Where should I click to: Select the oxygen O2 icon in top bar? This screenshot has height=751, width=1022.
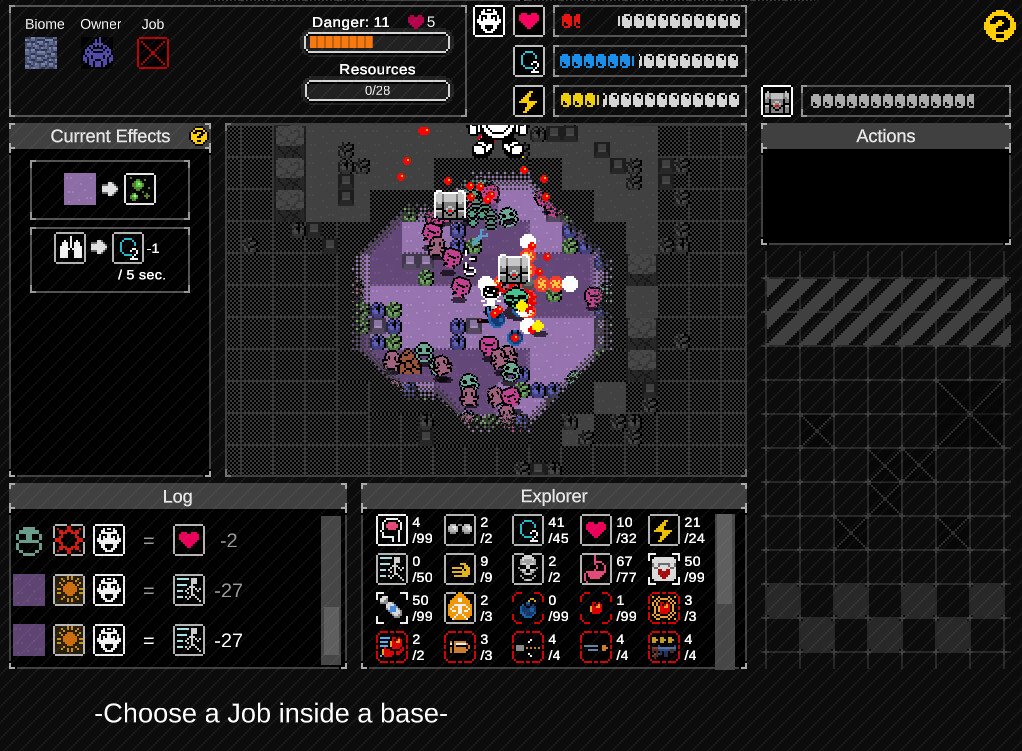(x=529, y=61)
